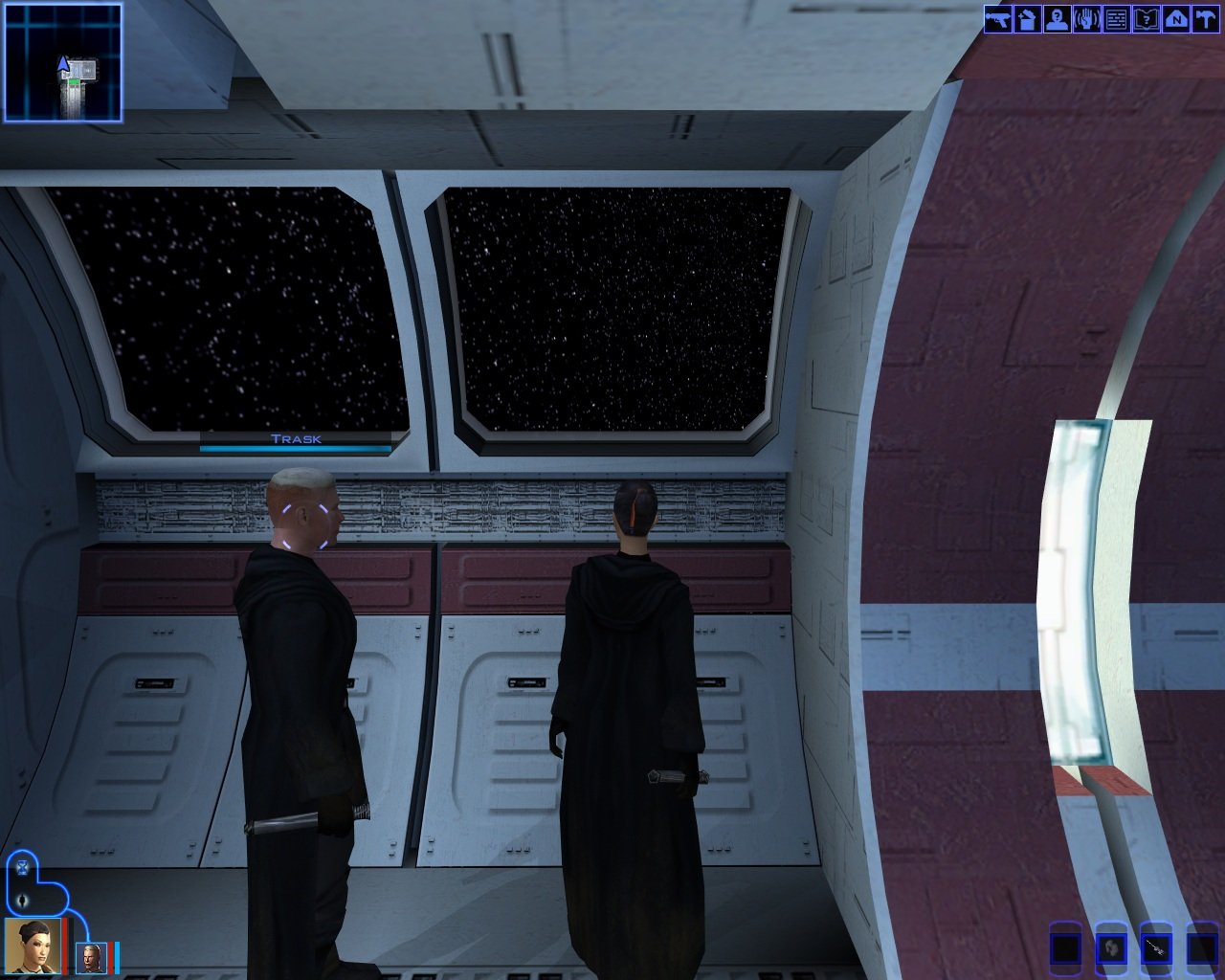
Task: Open the Options hammer icon
Action: 1204,19
